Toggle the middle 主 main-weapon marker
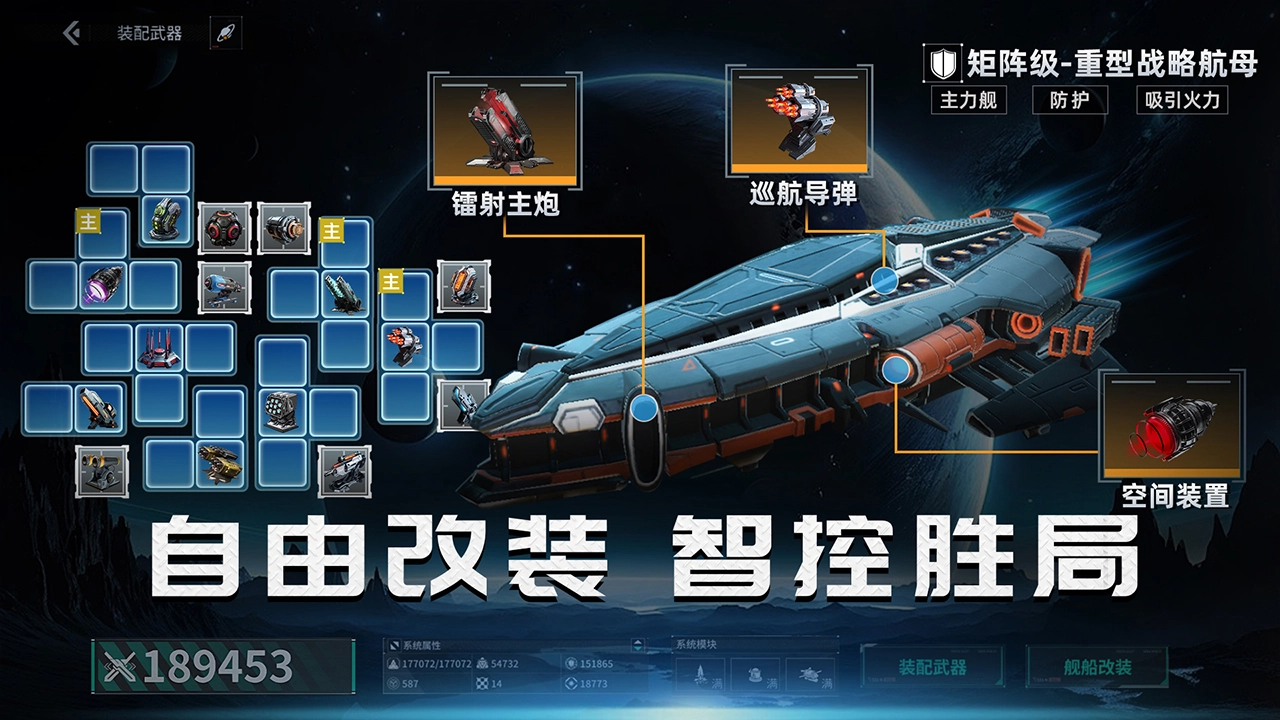Screen dimensions: 1280x720 pos(332,230)
